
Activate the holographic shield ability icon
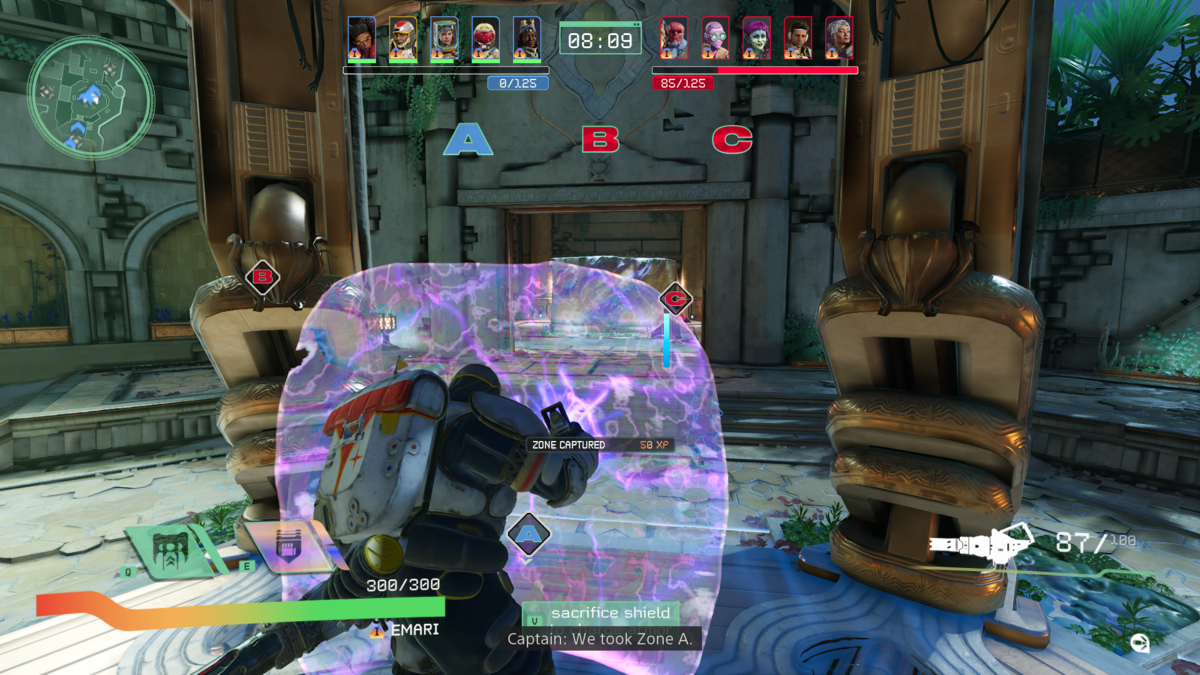coord(289,545)
